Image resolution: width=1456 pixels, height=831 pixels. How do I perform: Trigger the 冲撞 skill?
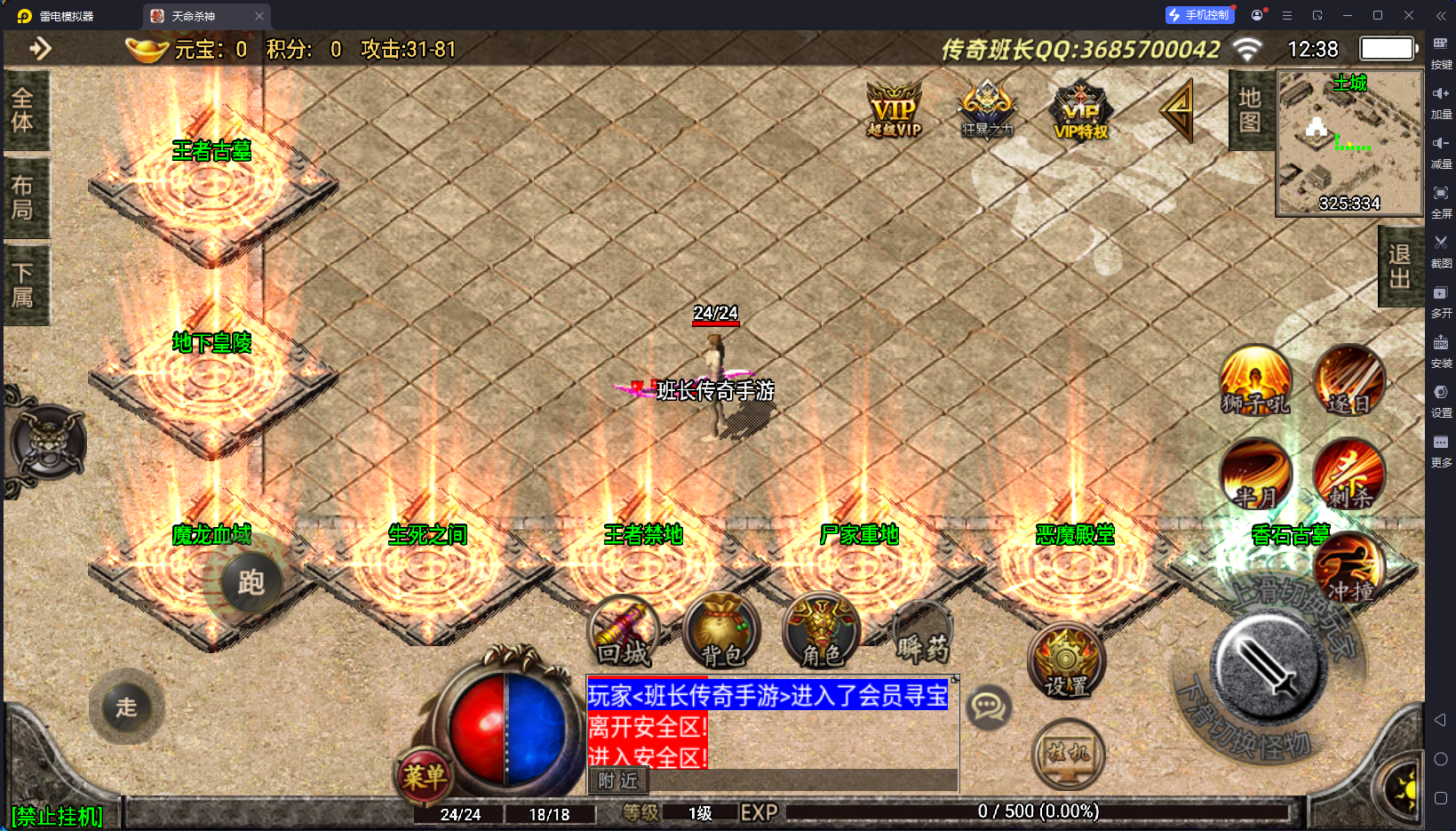pyautogui.click(x=1349, y=569)
